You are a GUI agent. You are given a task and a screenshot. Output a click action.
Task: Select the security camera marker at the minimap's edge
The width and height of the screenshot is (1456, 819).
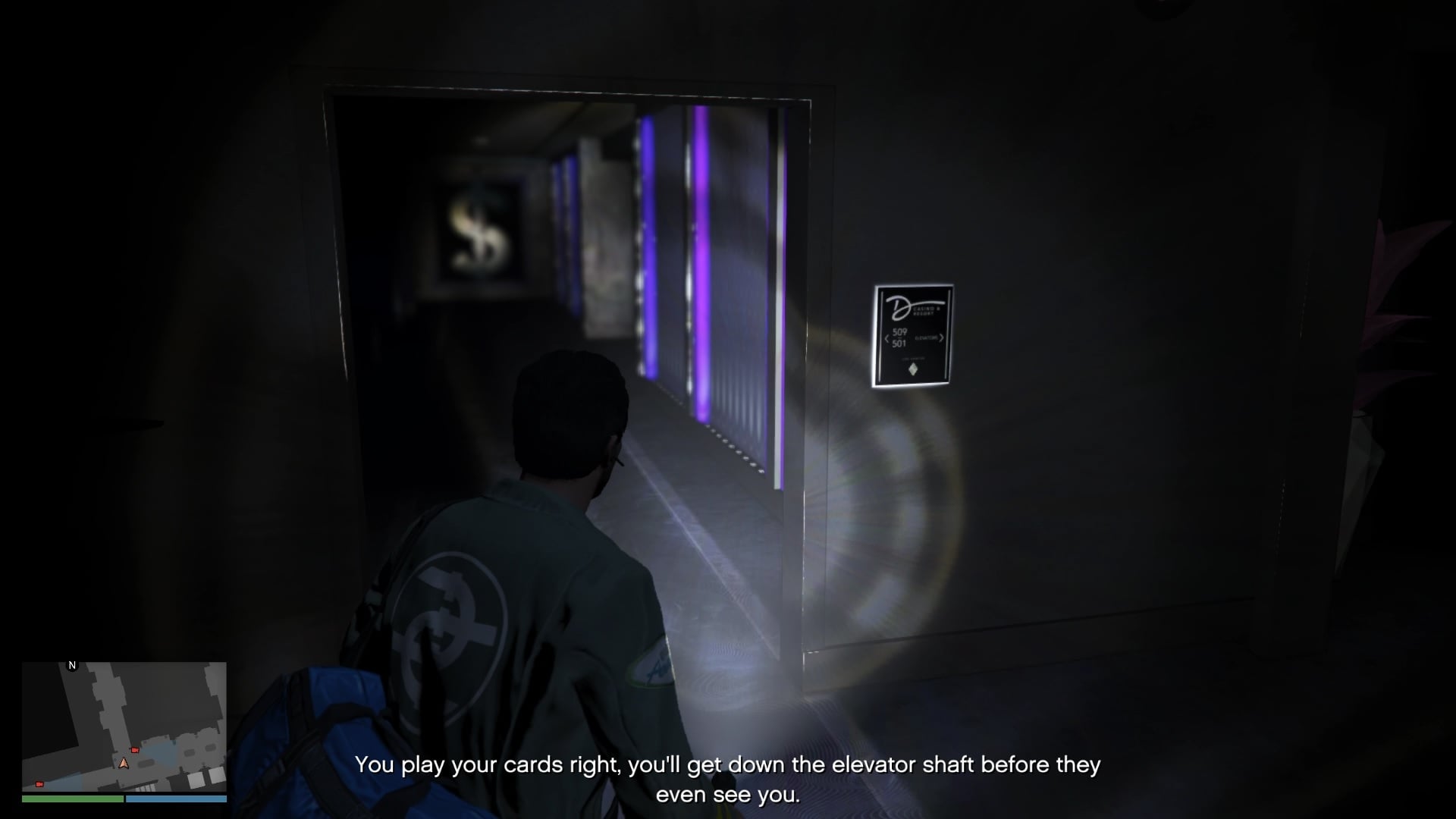[x=39, y=784]
